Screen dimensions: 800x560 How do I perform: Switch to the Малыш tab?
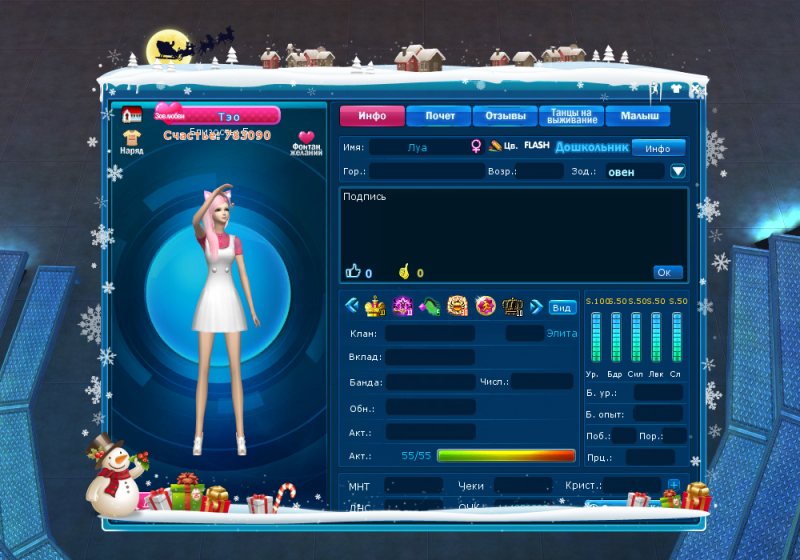(638, 116)
